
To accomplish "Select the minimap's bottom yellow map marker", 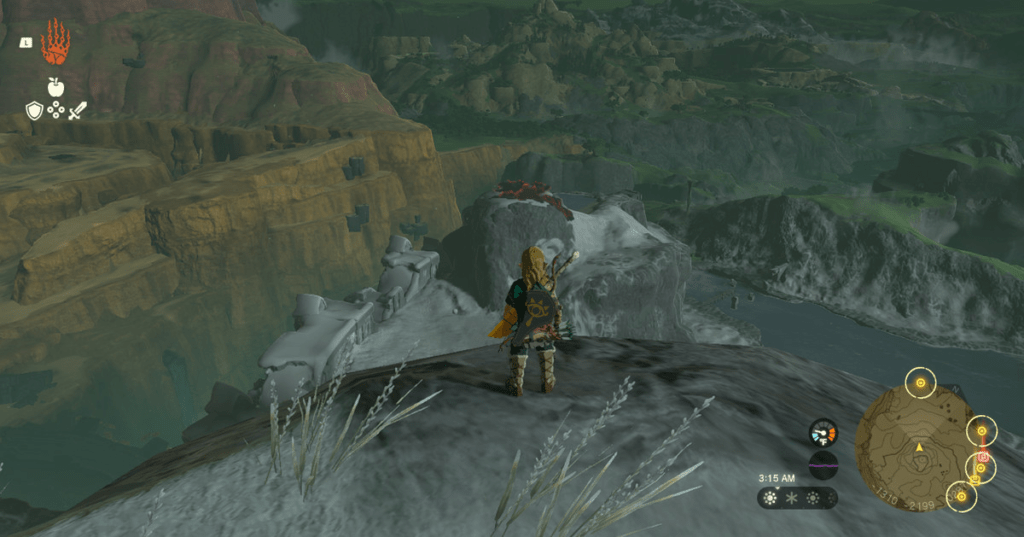I will 961,495.
